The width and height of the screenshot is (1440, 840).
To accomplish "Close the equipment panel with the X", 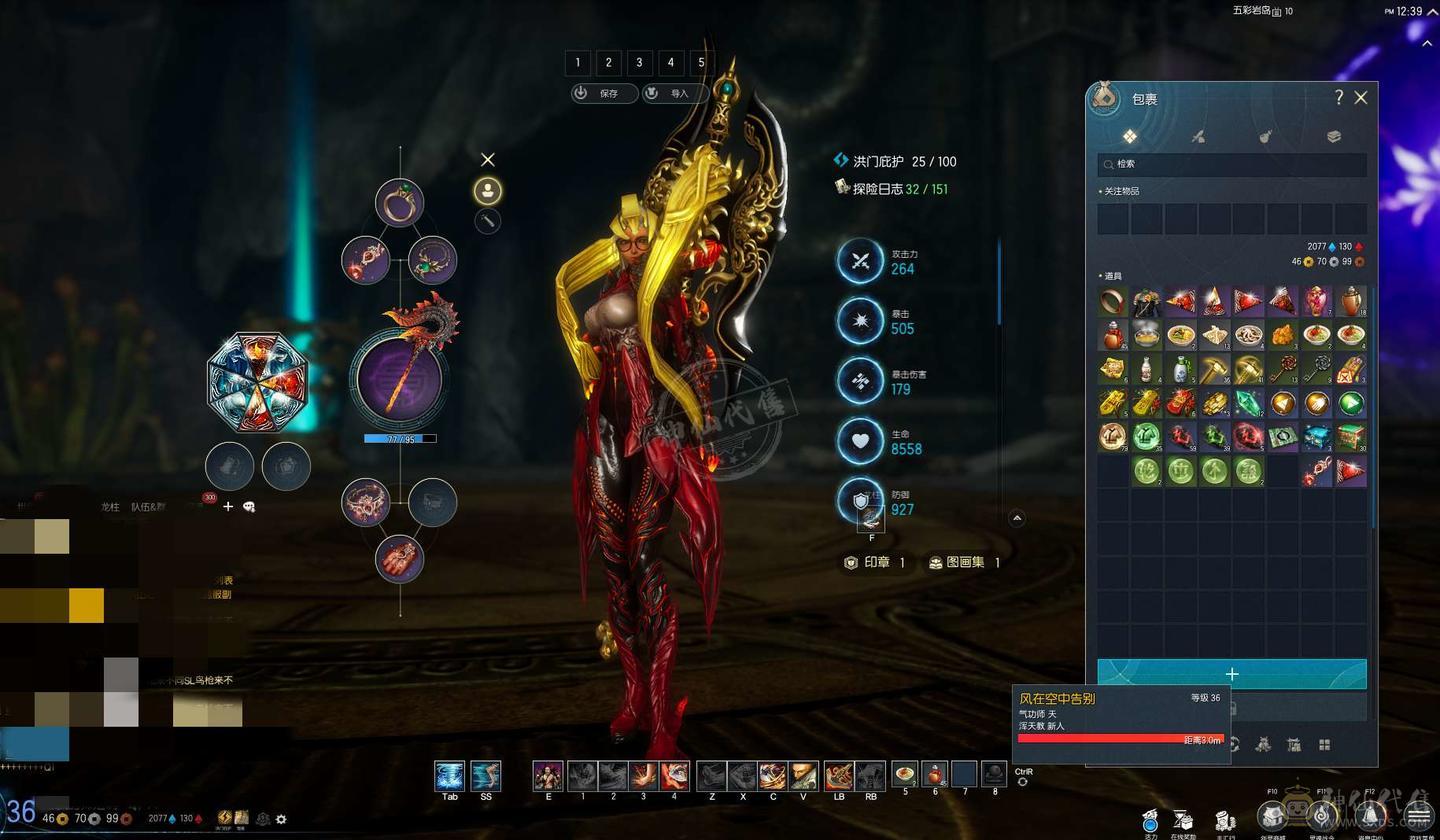I will 487,160.
